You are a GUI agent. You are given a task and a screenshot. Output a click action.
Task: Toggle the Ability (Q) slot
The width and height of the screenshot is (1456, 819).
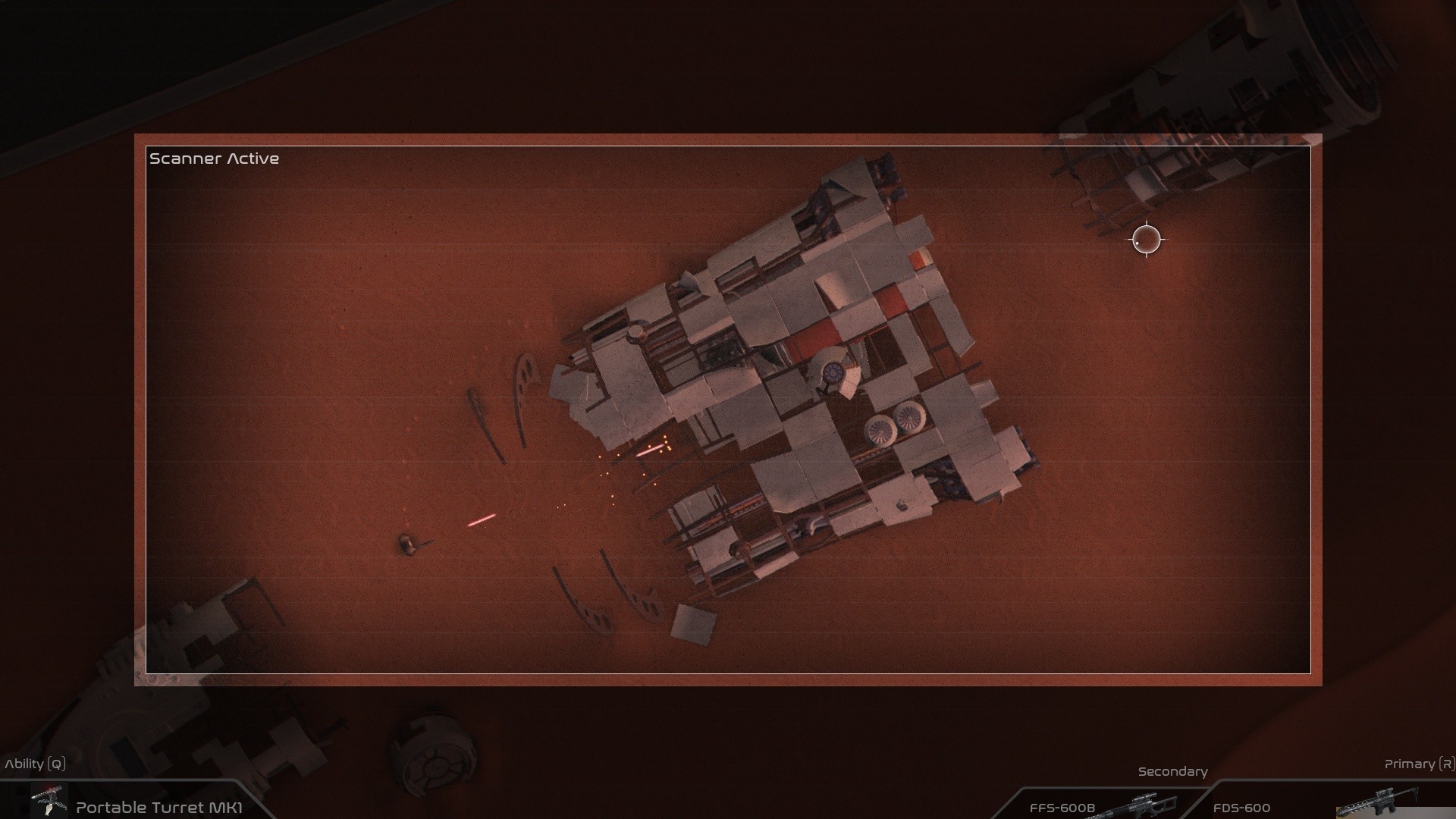[36, 764]
